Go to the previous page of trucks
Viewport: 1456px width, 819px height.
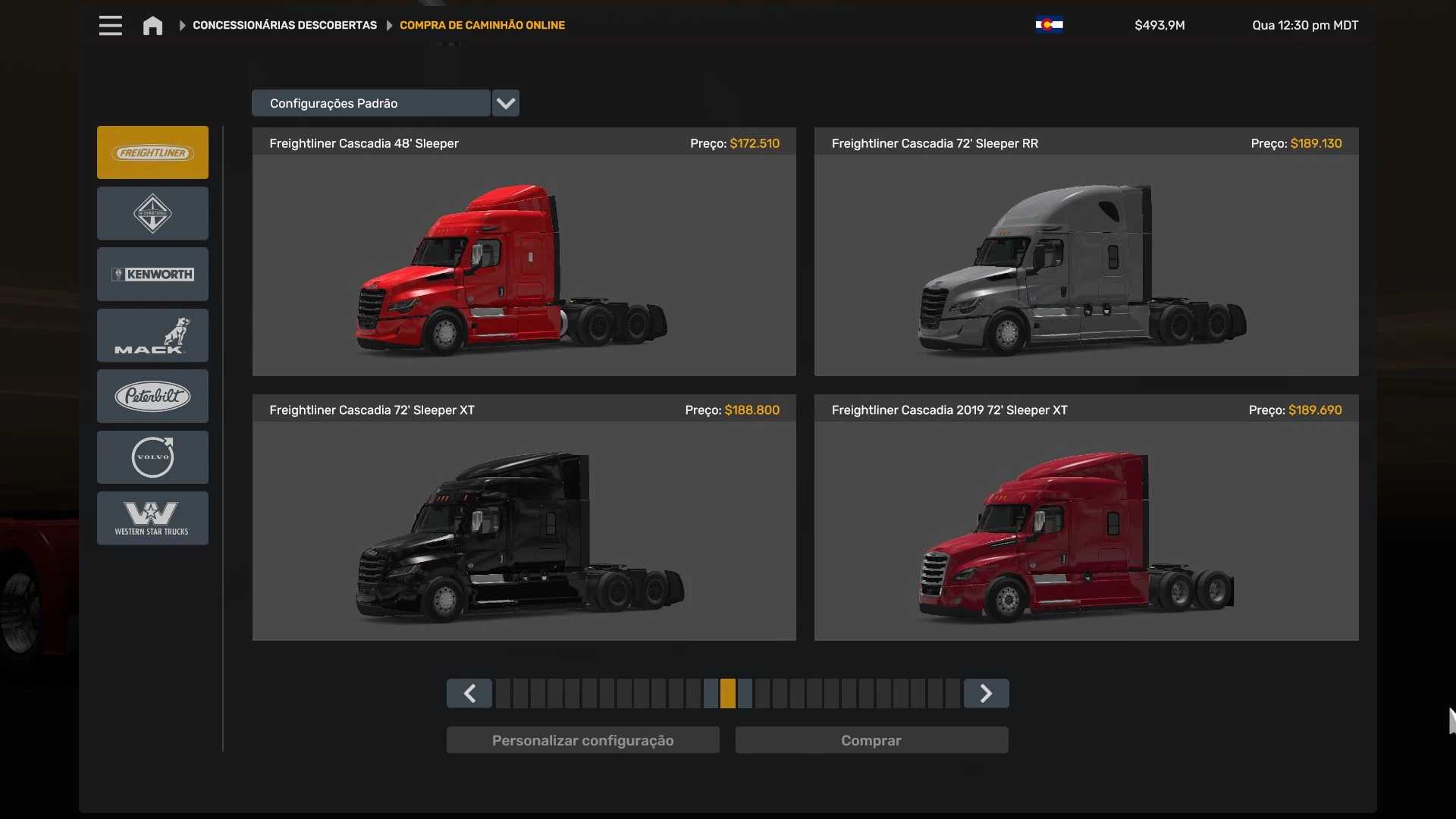click(x=469, y=693)
